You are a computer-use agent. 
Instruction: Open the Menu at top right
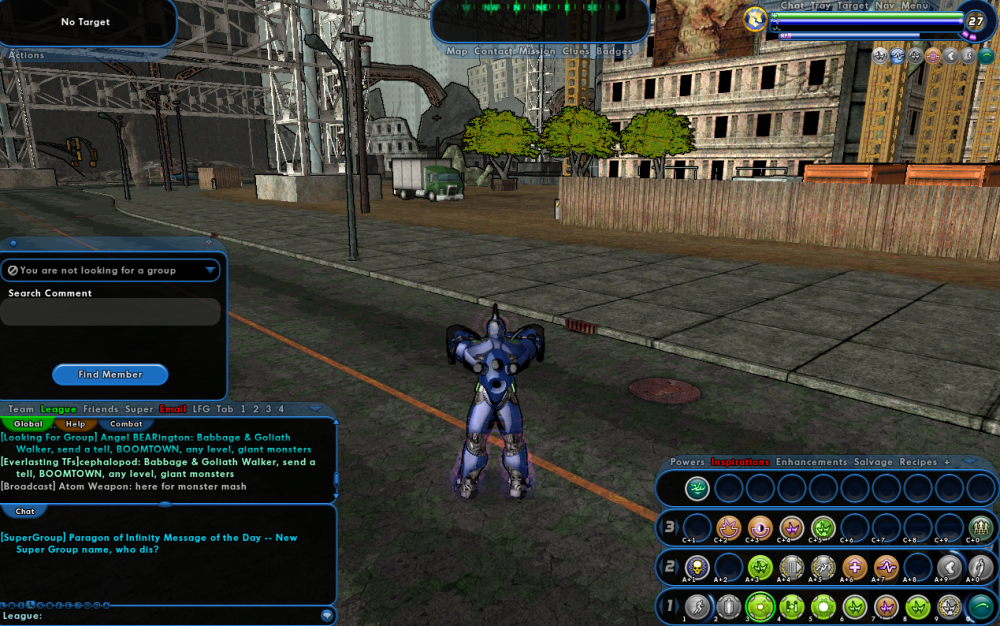tap(915, 6)
